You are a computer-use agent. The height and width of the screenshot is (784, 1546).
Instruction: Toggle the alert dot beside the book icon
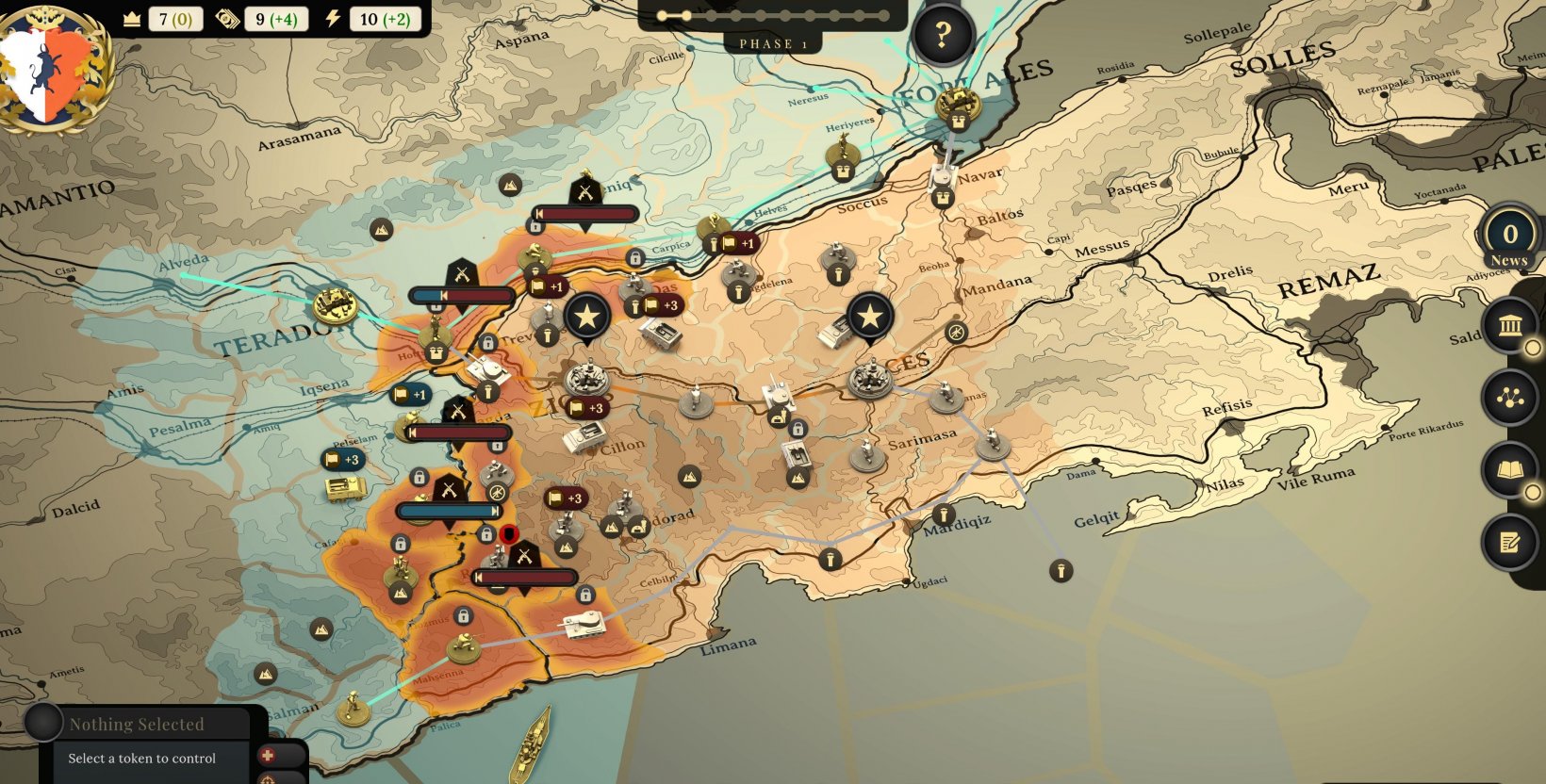pos(1534,491)
